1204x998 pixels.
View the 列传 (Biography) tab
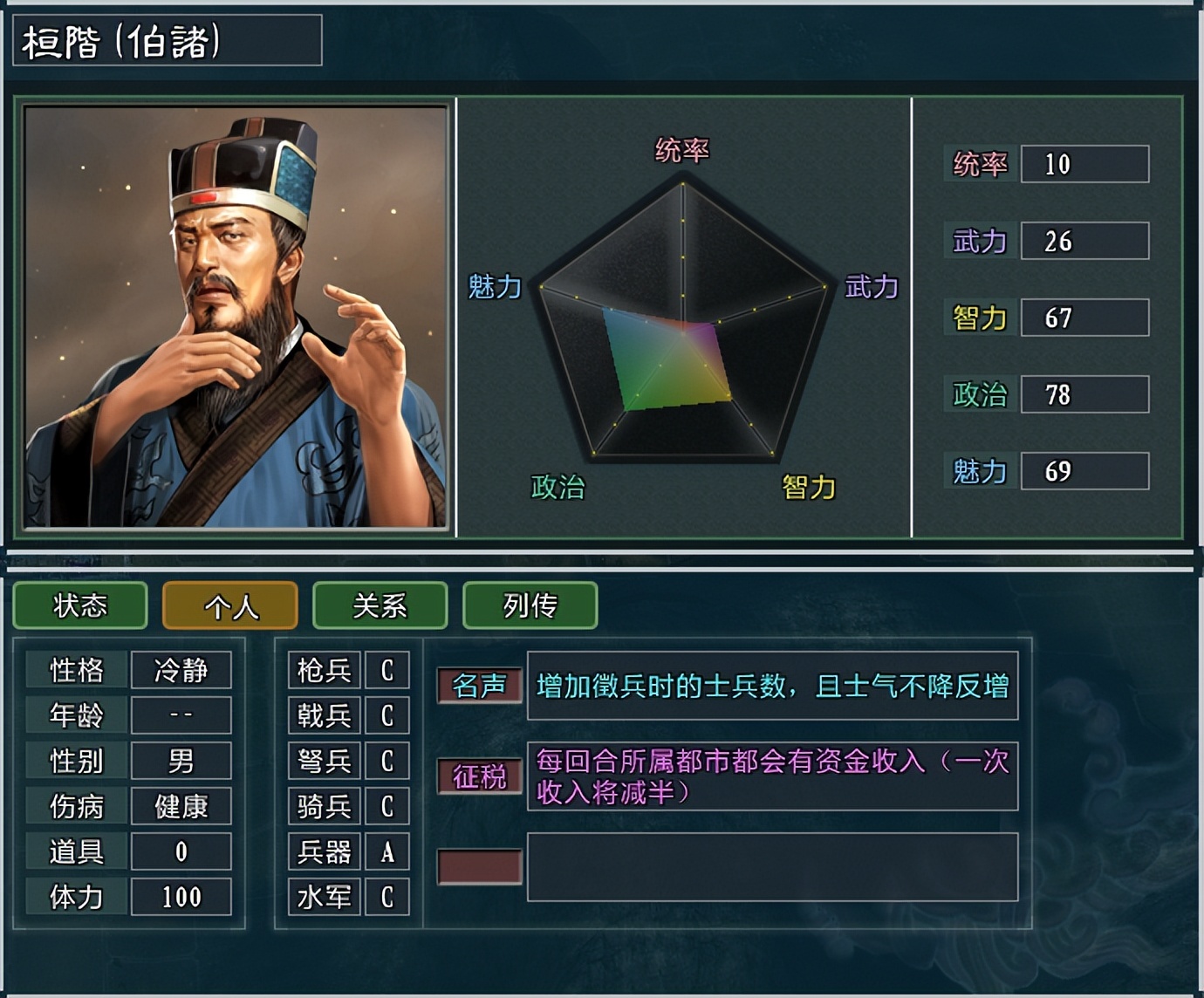(x=529, y=605)
